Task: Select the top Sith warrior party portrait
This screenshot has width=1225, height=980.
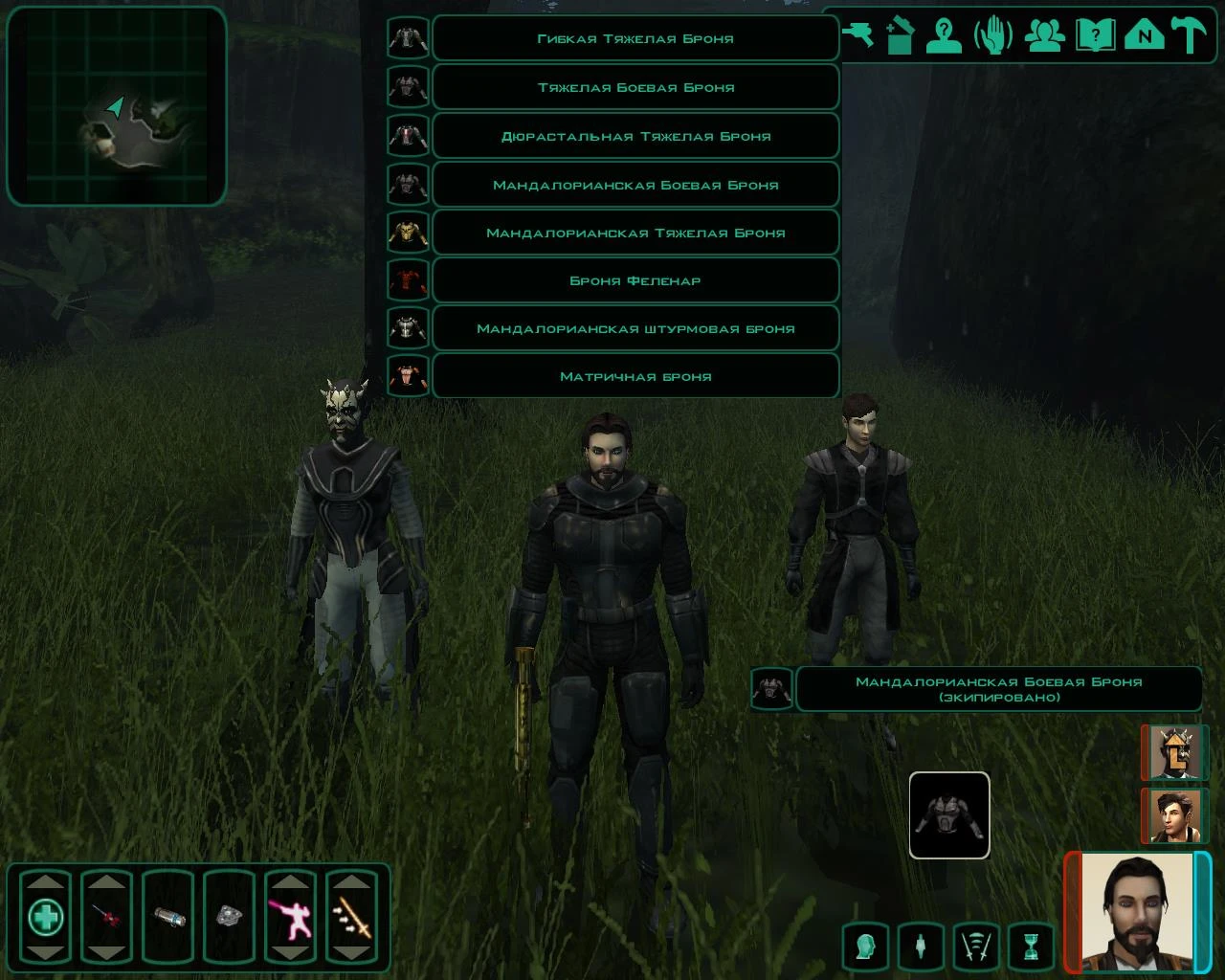Action: point(1174,753)
